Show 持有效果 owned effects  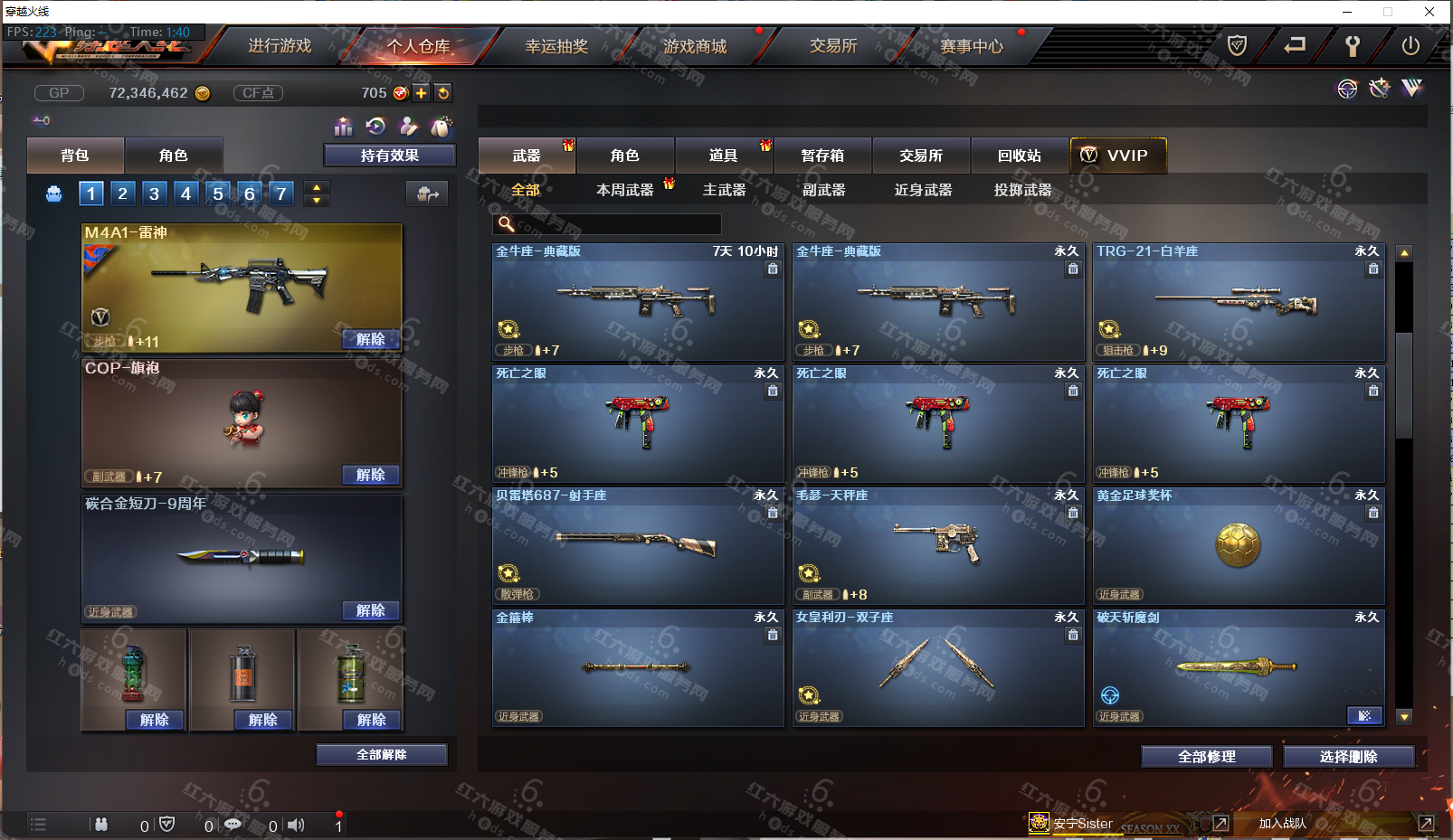click(x=390, y=156)
